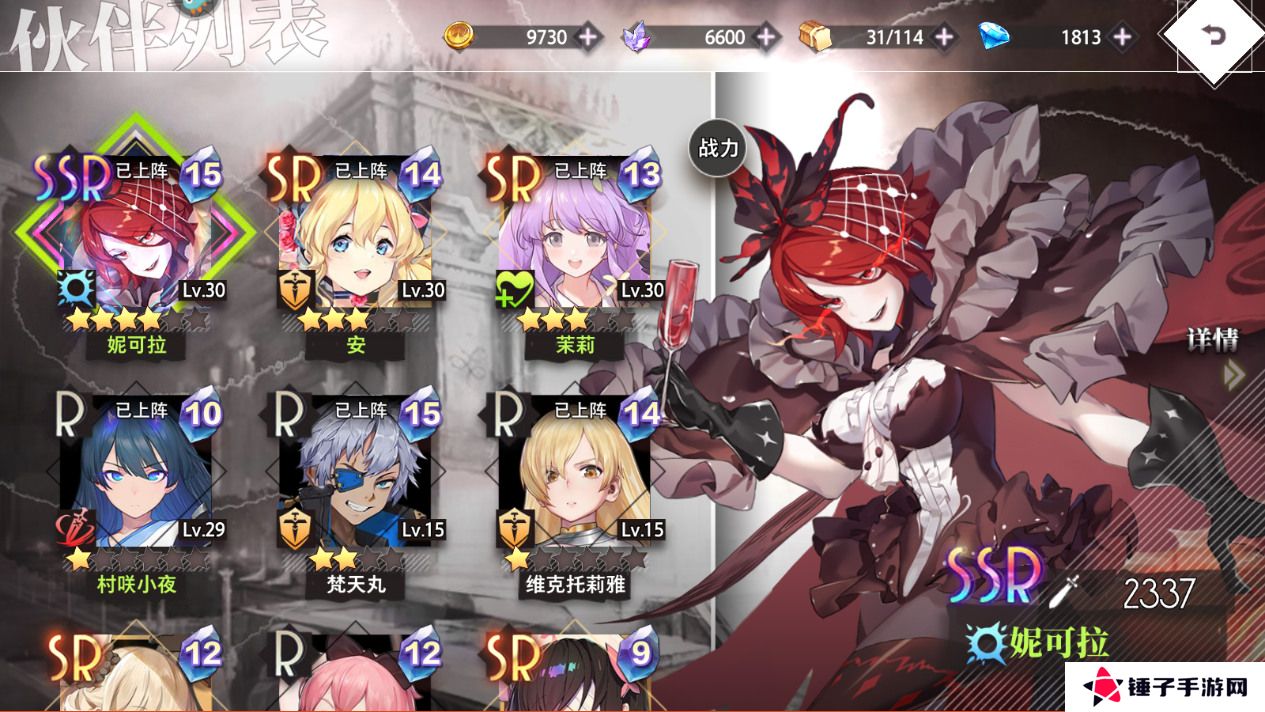Viewport: 1265px width, 712px height.
Task: Add purple crystals with plus button
Action: [766, 38]
